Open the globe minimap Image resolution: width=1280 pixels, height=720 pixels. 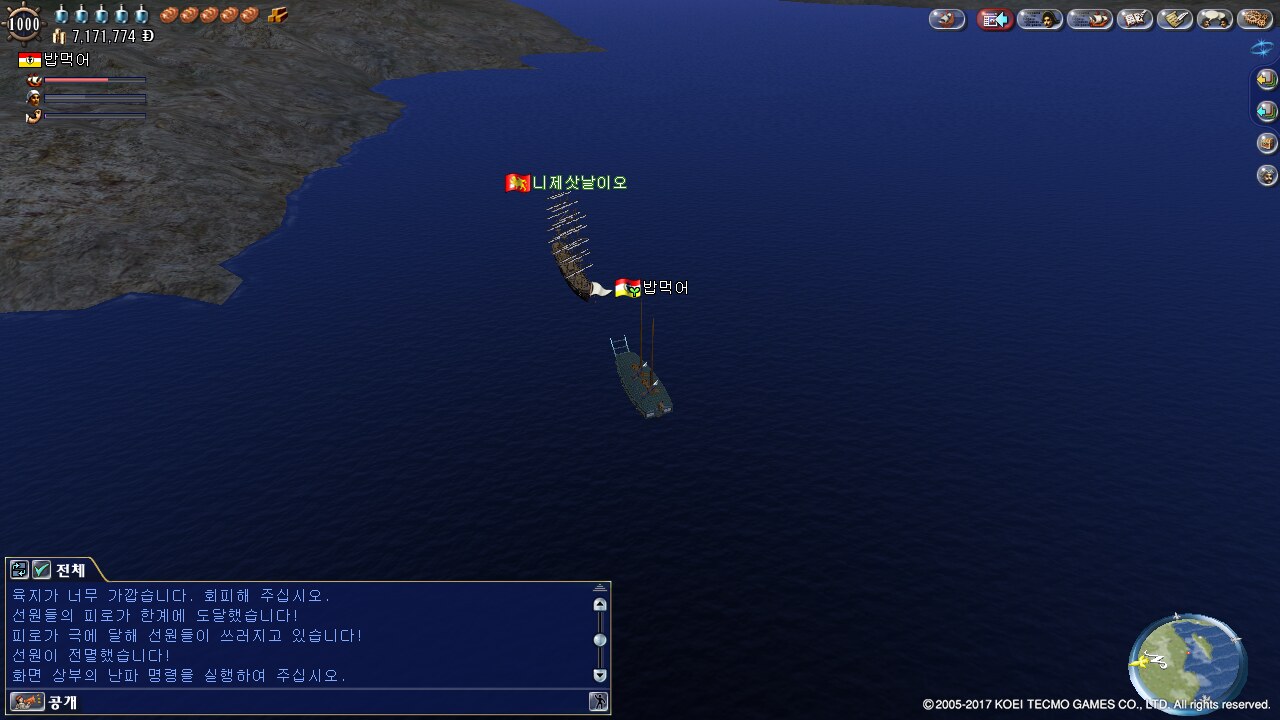1187,663
